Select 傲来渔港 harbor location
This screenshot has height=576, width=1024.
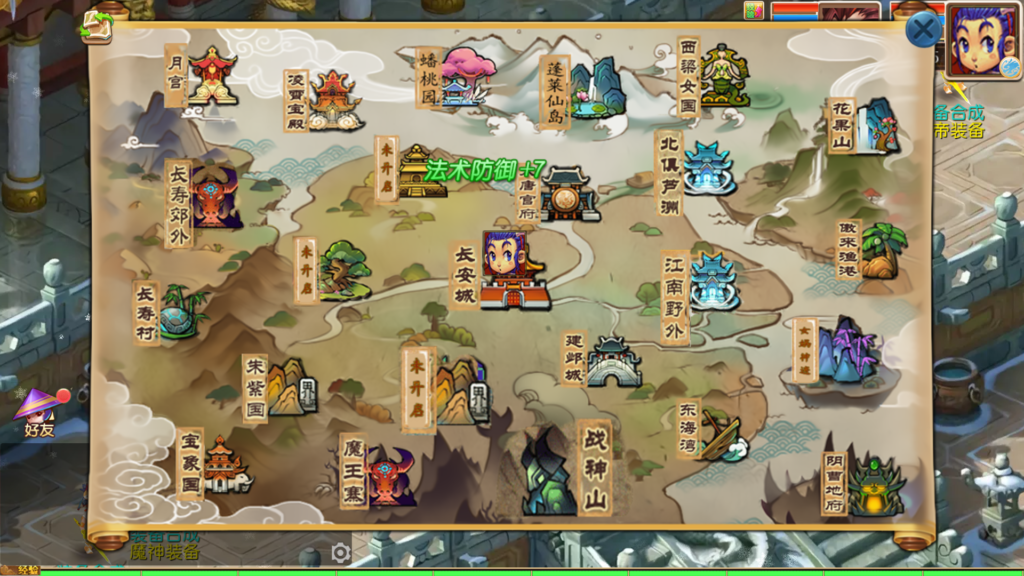880,251
